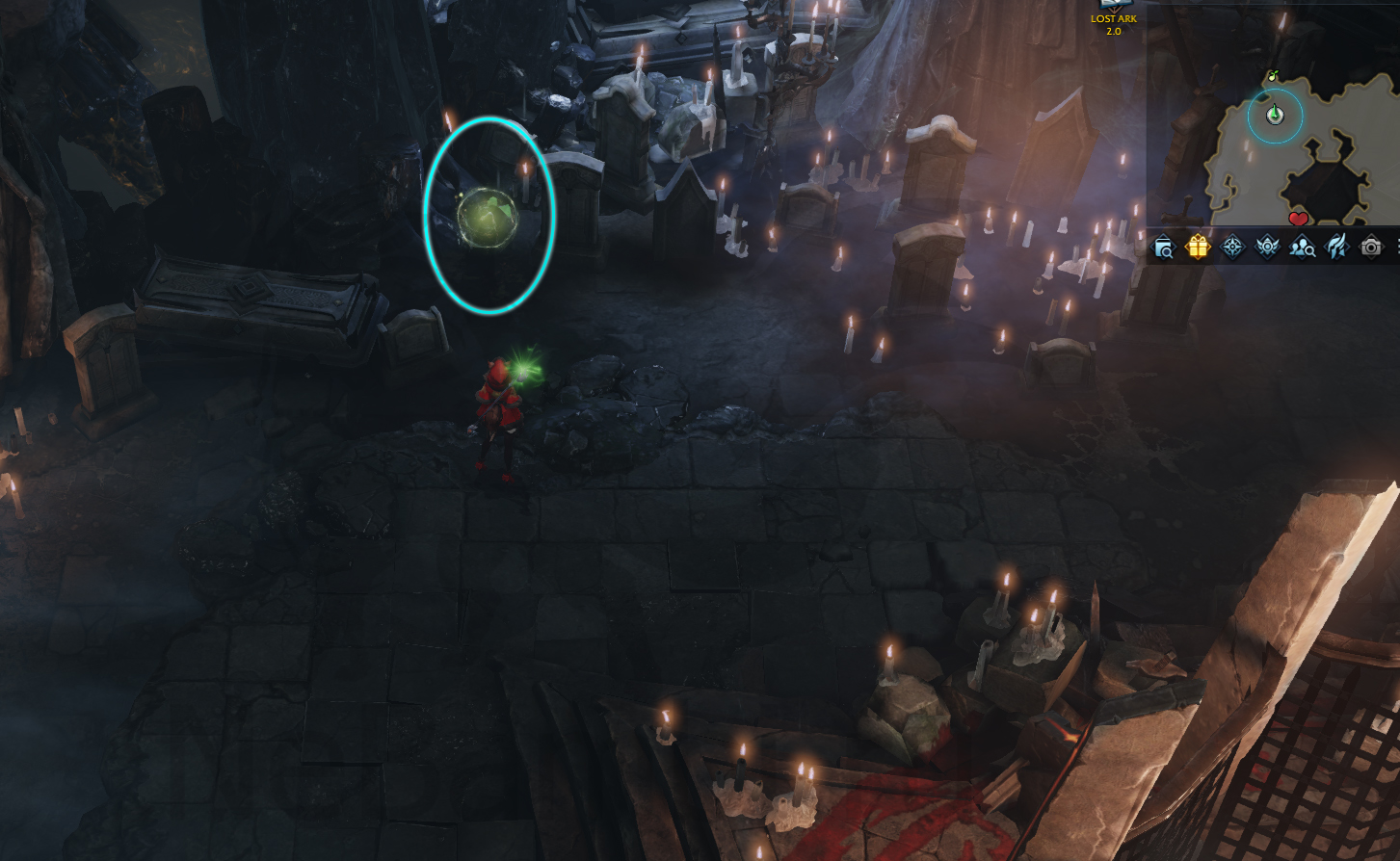This screenshot has height=861, width=1400.
Task: Open the golden gift box rewards icon
Action: [1198, 248]
